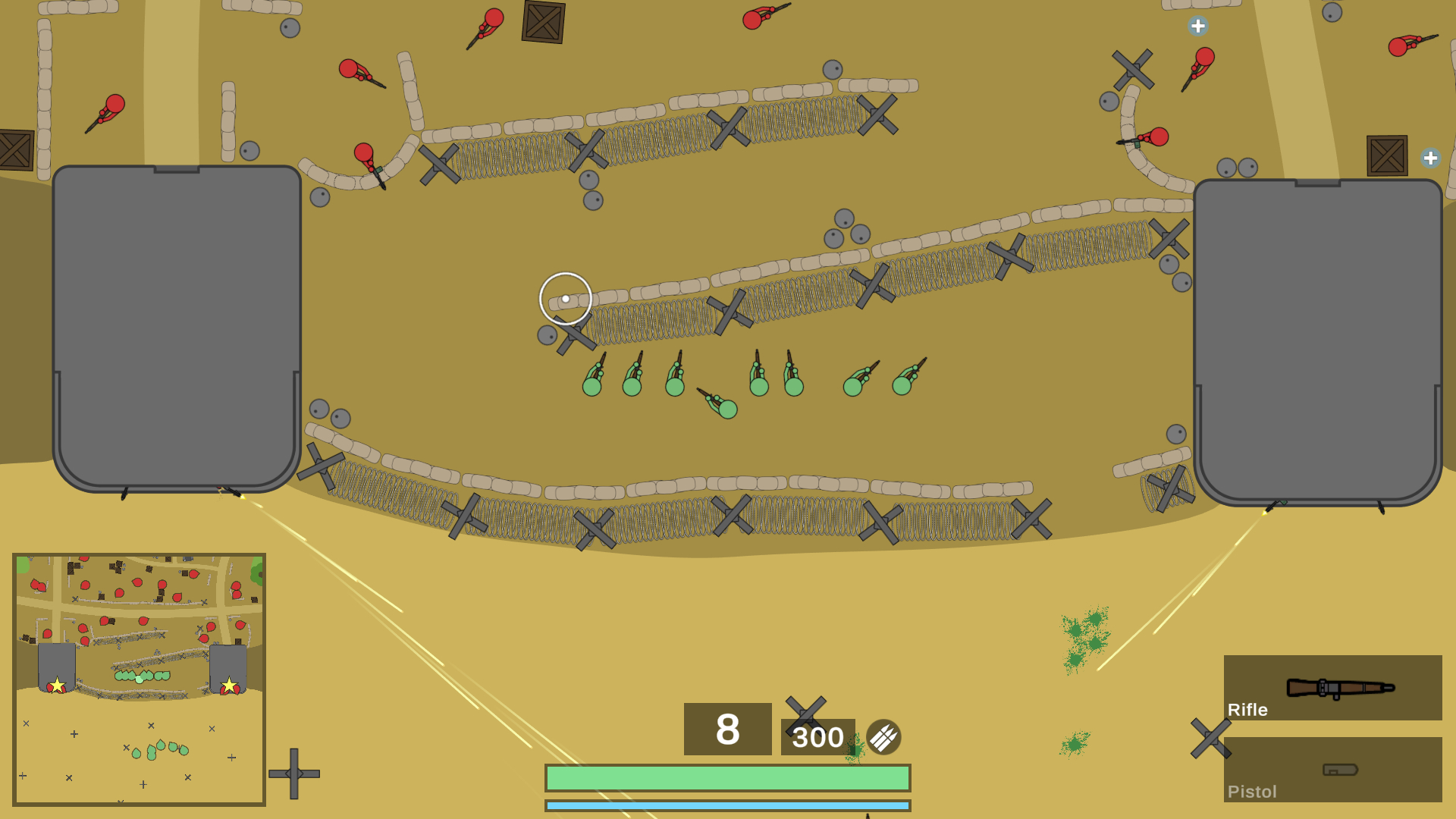Image resolution: width=1456 pixels, height=819 pixels.
Task: Click the bullets ammo icon beside 300
Action: (x=883, y=736)
